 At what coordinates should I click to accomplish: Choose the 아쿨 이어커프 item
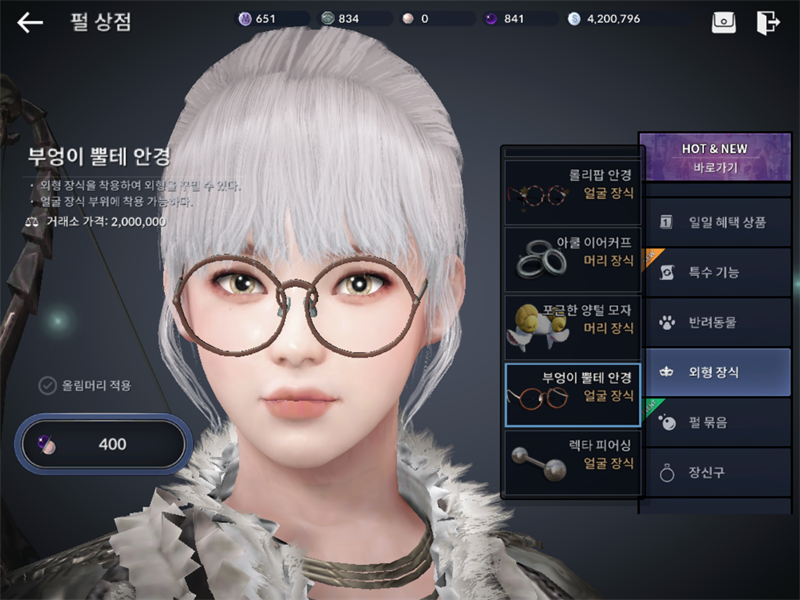572,259
